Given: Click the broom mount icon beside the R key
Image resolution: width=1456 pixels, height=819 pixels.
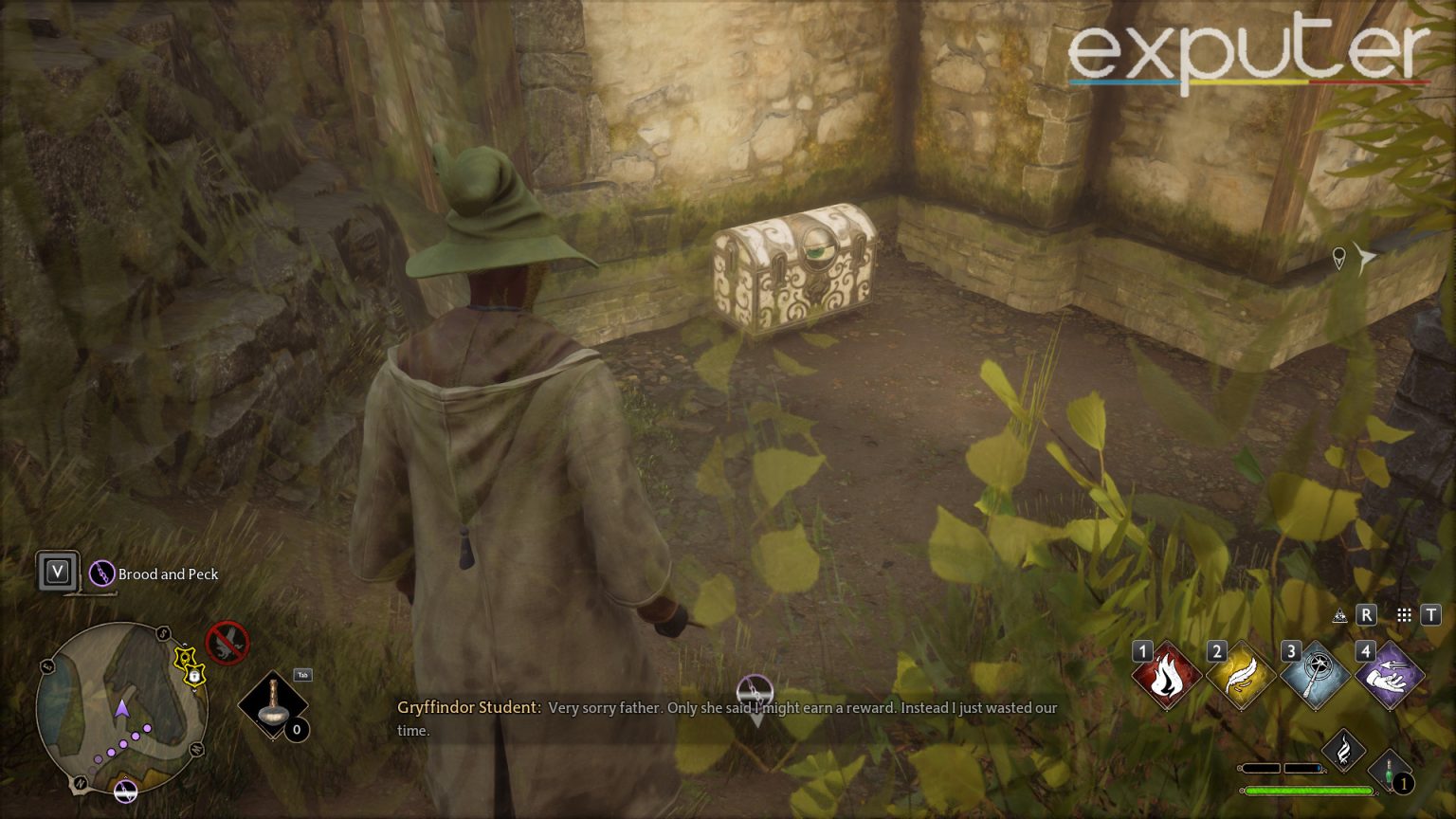Looking at the screenshot, I should coord(1339,615).
